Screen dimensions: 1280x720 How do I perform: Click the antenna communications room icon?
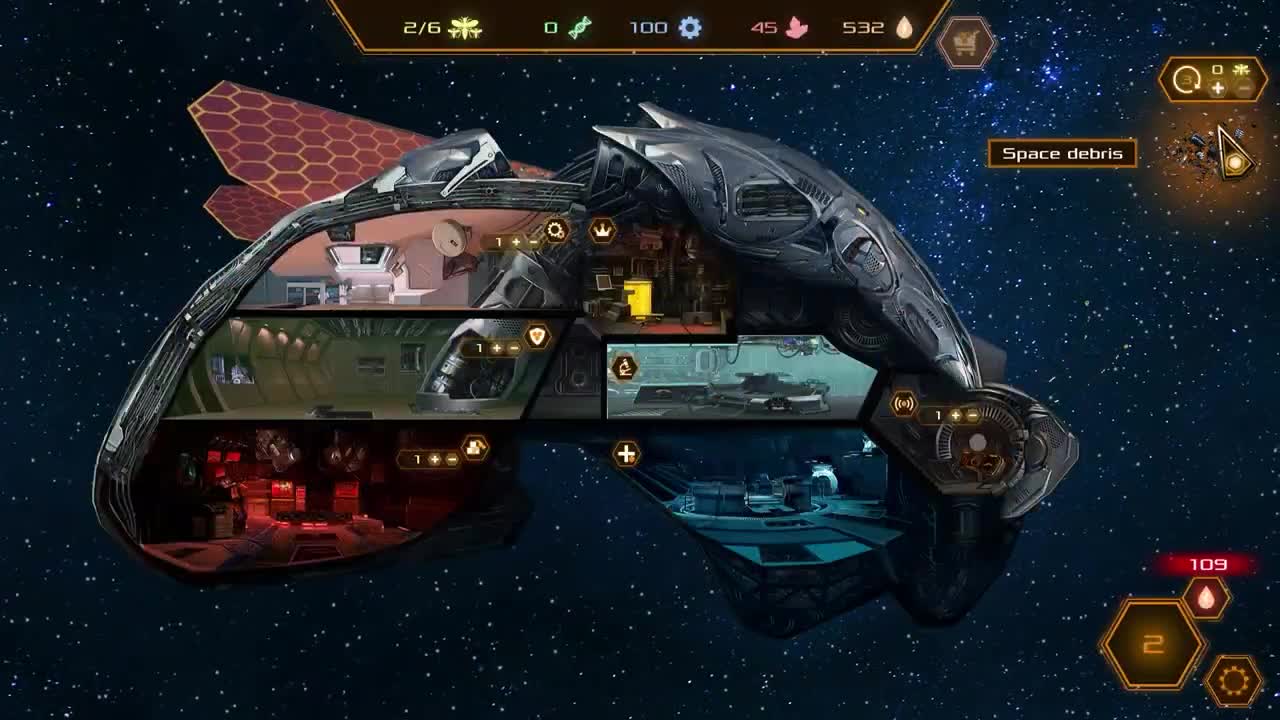(x=903, y=404)
